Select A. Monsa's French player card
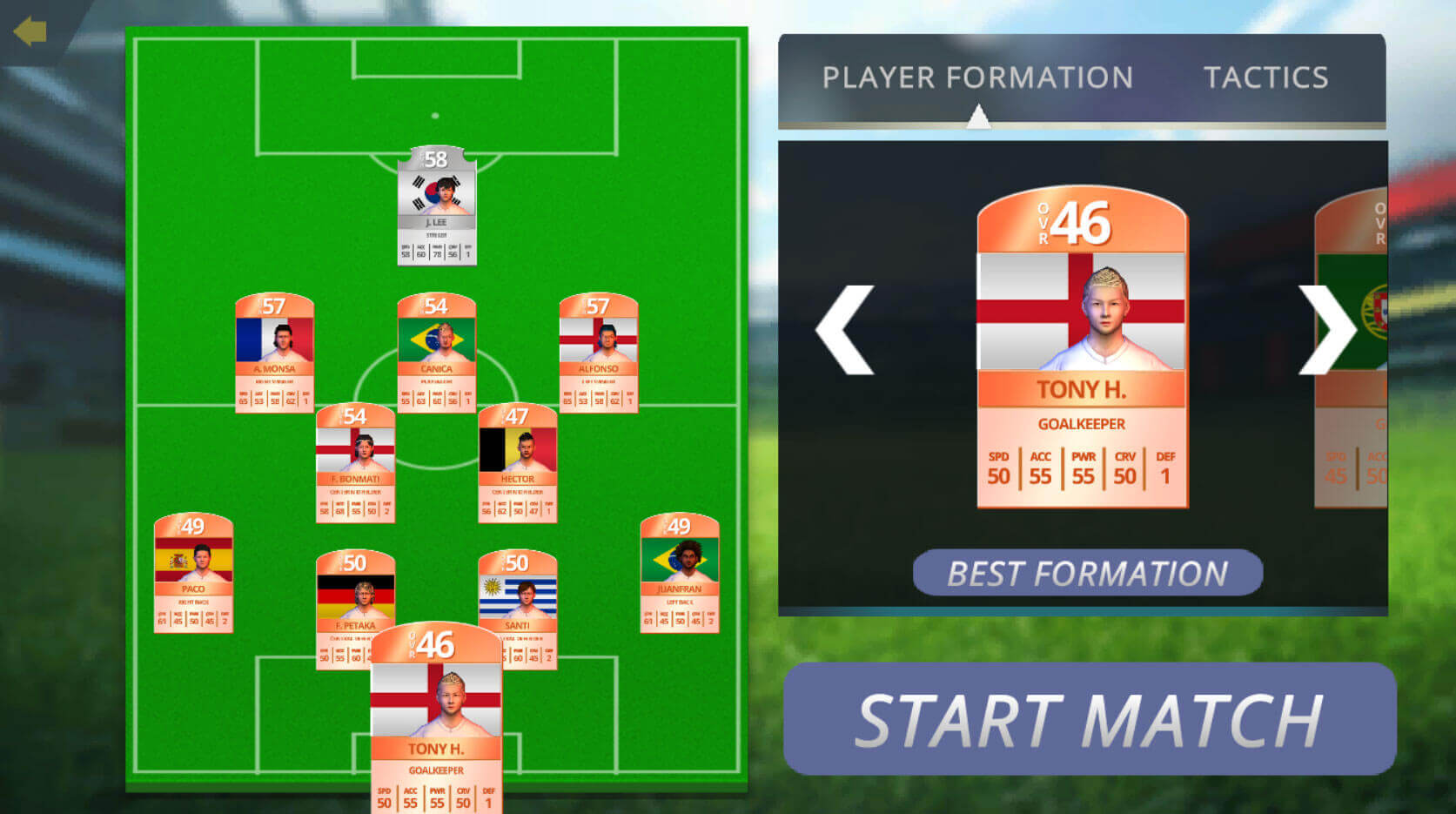This screenshot has width=1456, height=814. click(x=275, y=353)
